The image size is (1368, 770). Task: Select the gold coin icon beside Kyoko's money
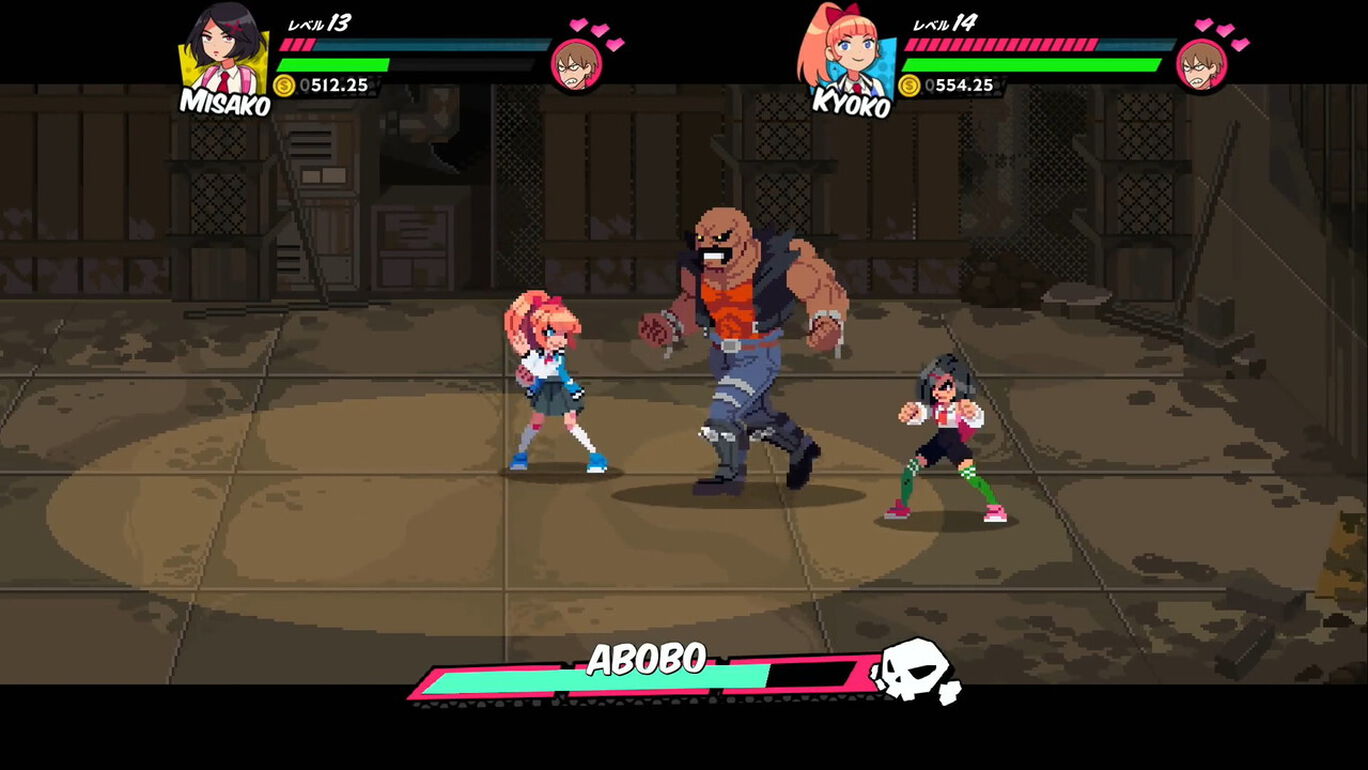pyautogui.click(x=913, y=86)
